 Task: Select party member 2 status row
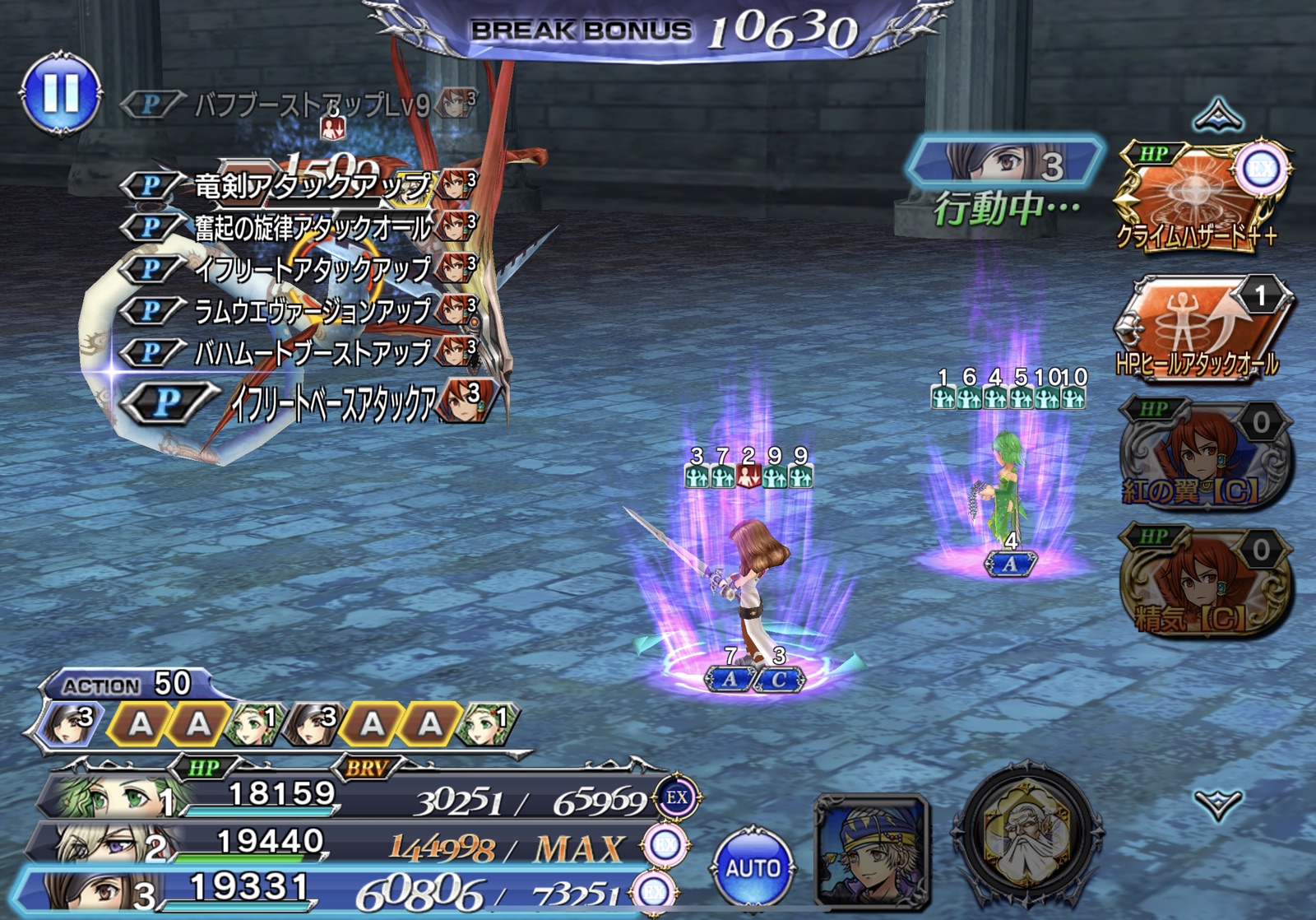coord(345,845)
